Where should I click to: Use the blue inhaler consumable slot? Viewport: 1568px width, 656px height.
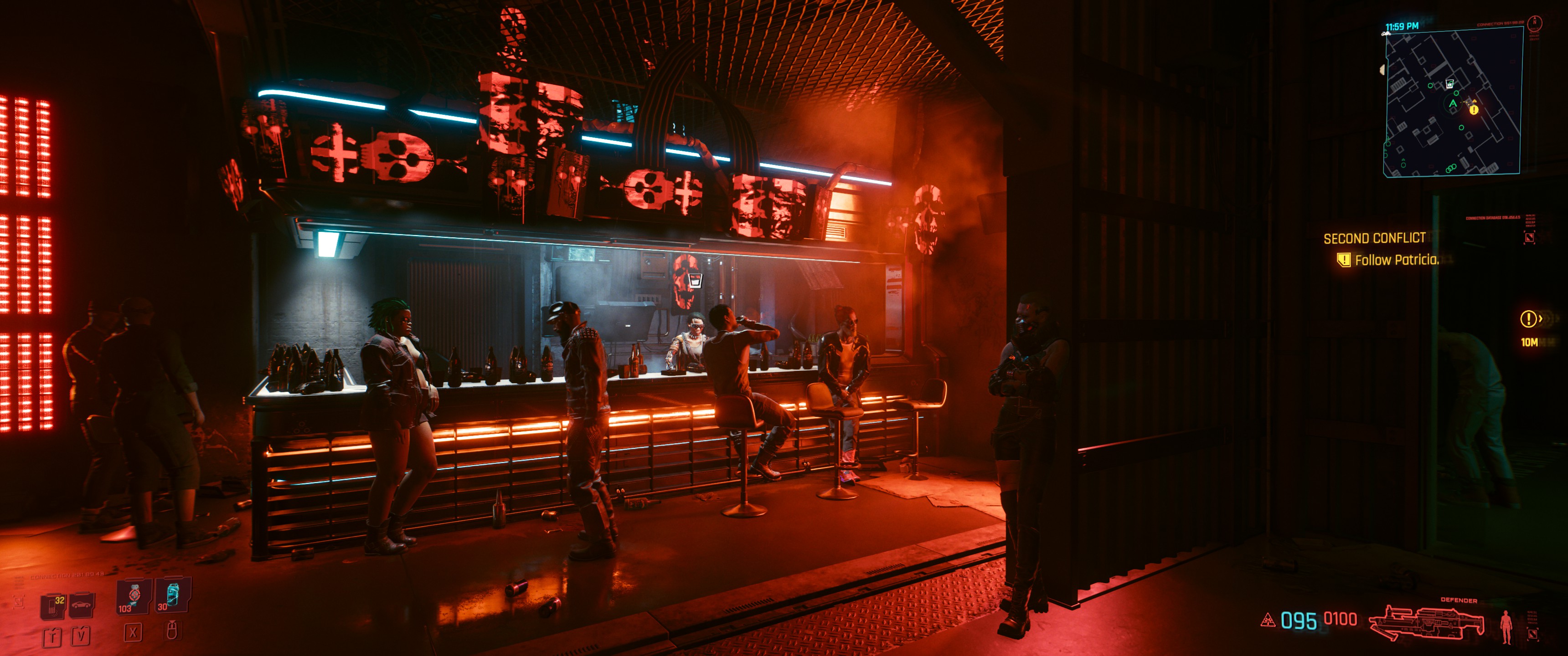pos(172,594)
